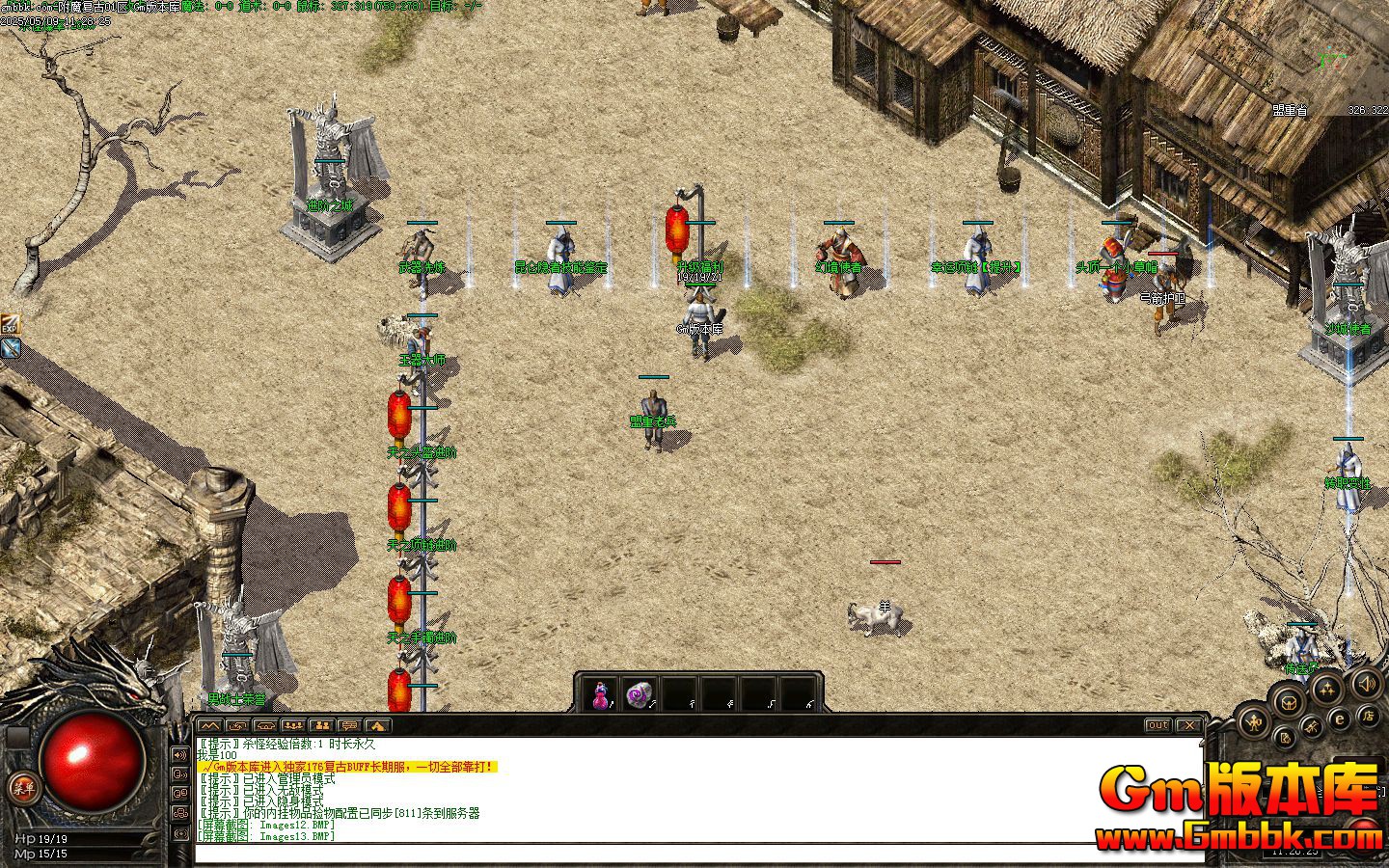
Task: Switch to the speech-bubble chat tab
Action: point(350,725)
